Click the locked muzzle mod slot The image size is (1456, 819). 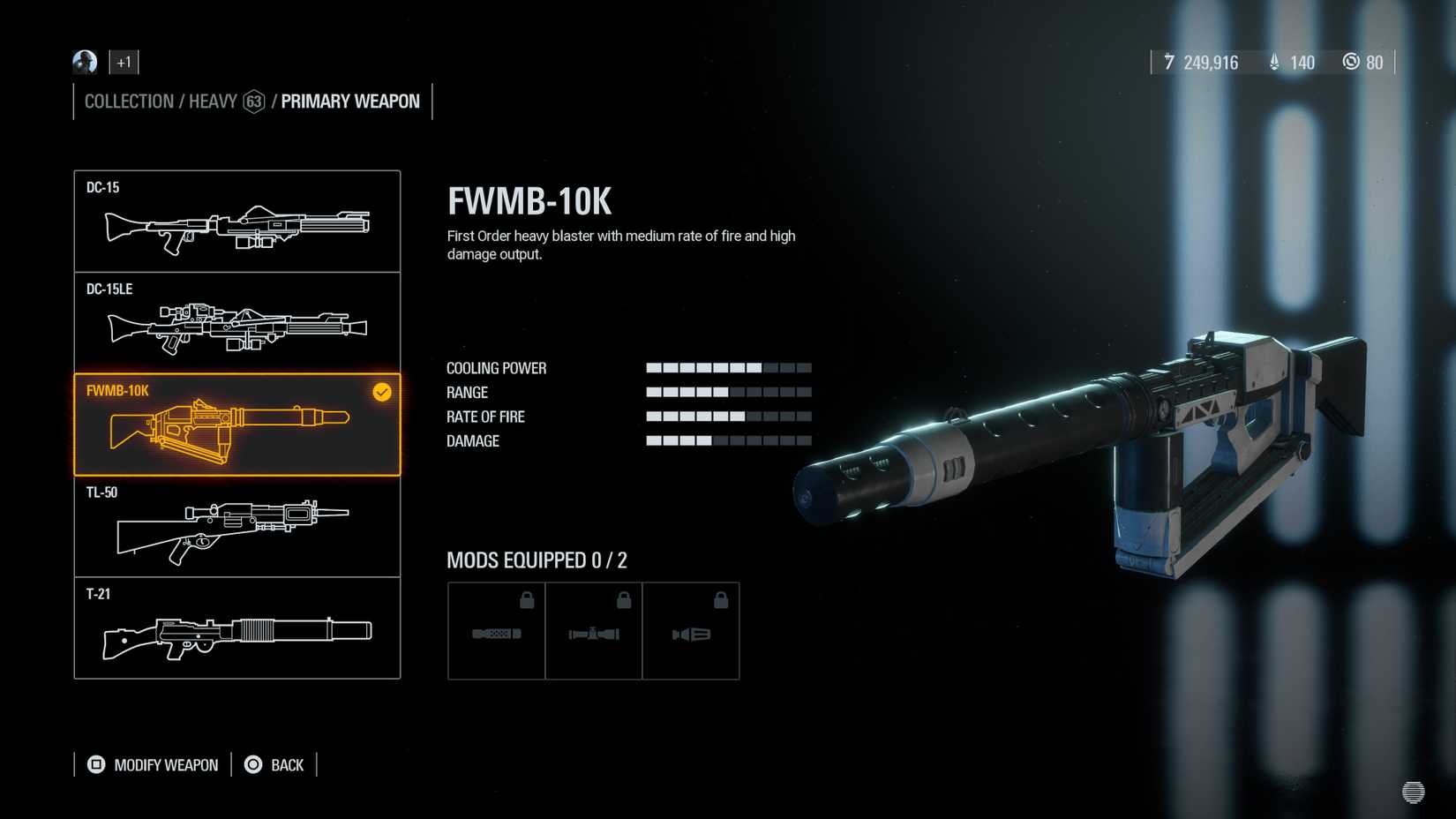coord(692,630)
